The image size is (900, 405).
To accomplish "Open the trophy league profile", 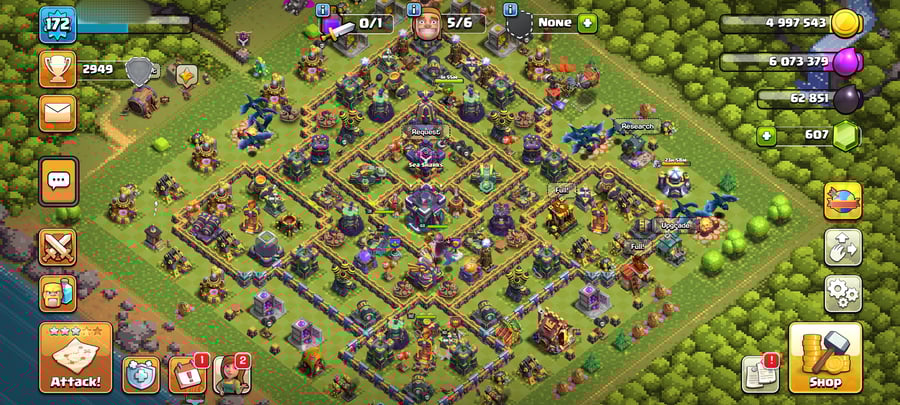I will coord(58,68).
